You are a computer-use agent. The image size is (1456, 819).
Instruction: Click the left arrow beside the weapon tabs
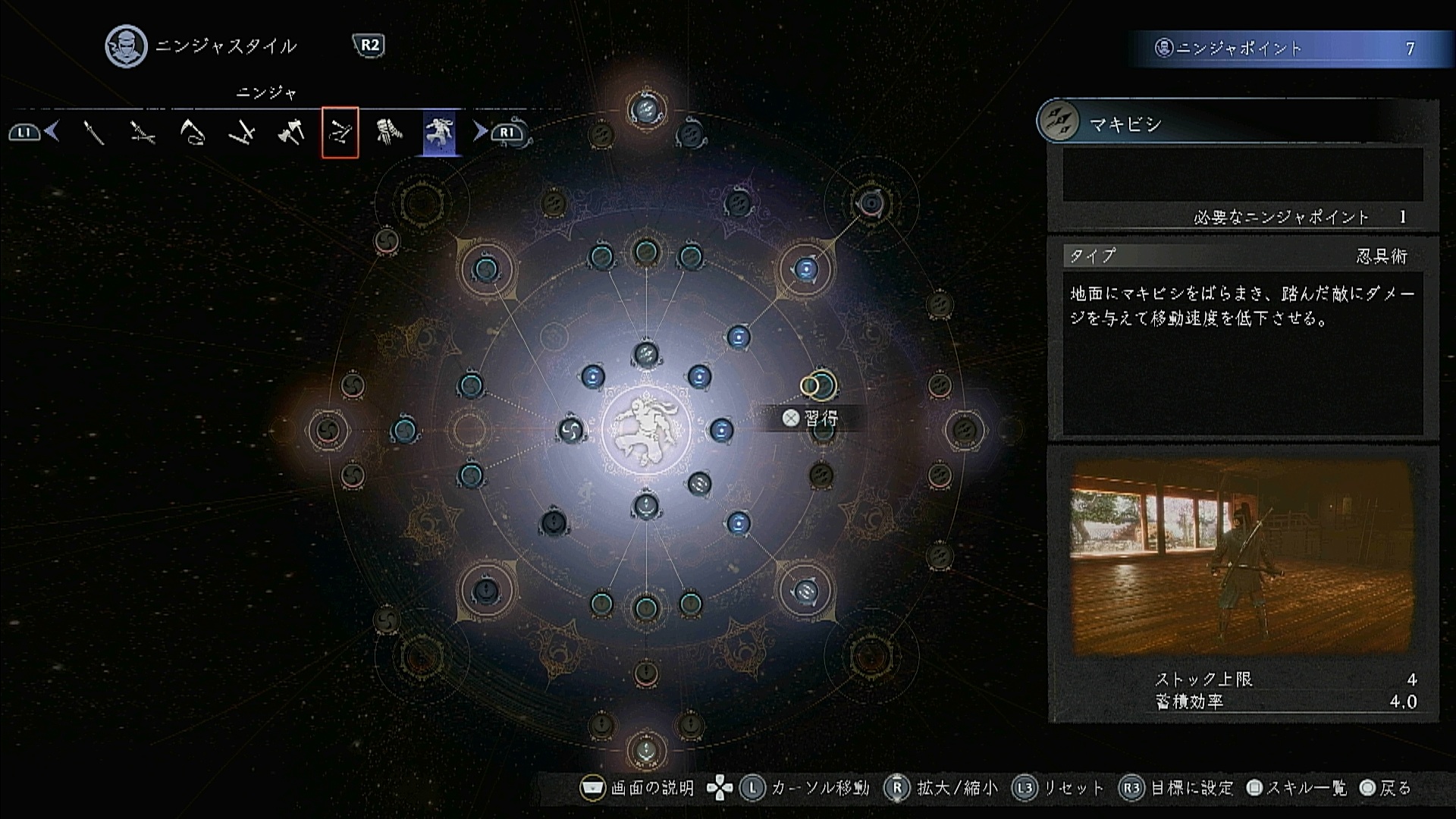[52, 132]
